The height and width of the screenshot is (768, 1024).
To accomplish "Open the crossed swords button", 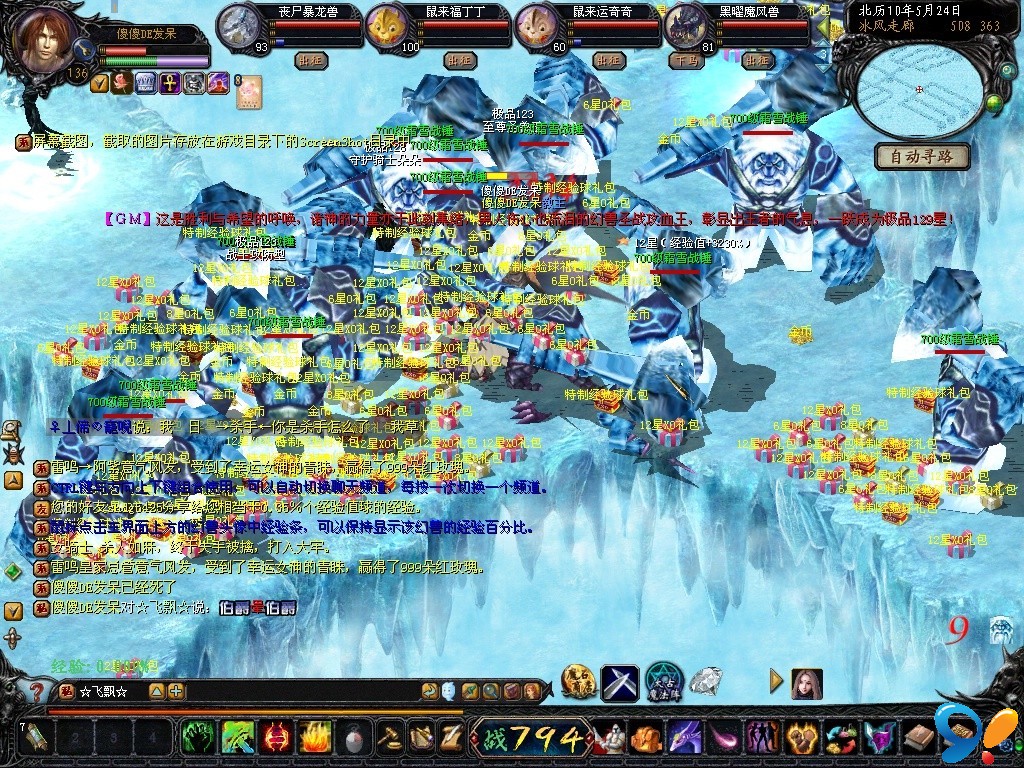I will pyautogui.click(x=620, y=683).
